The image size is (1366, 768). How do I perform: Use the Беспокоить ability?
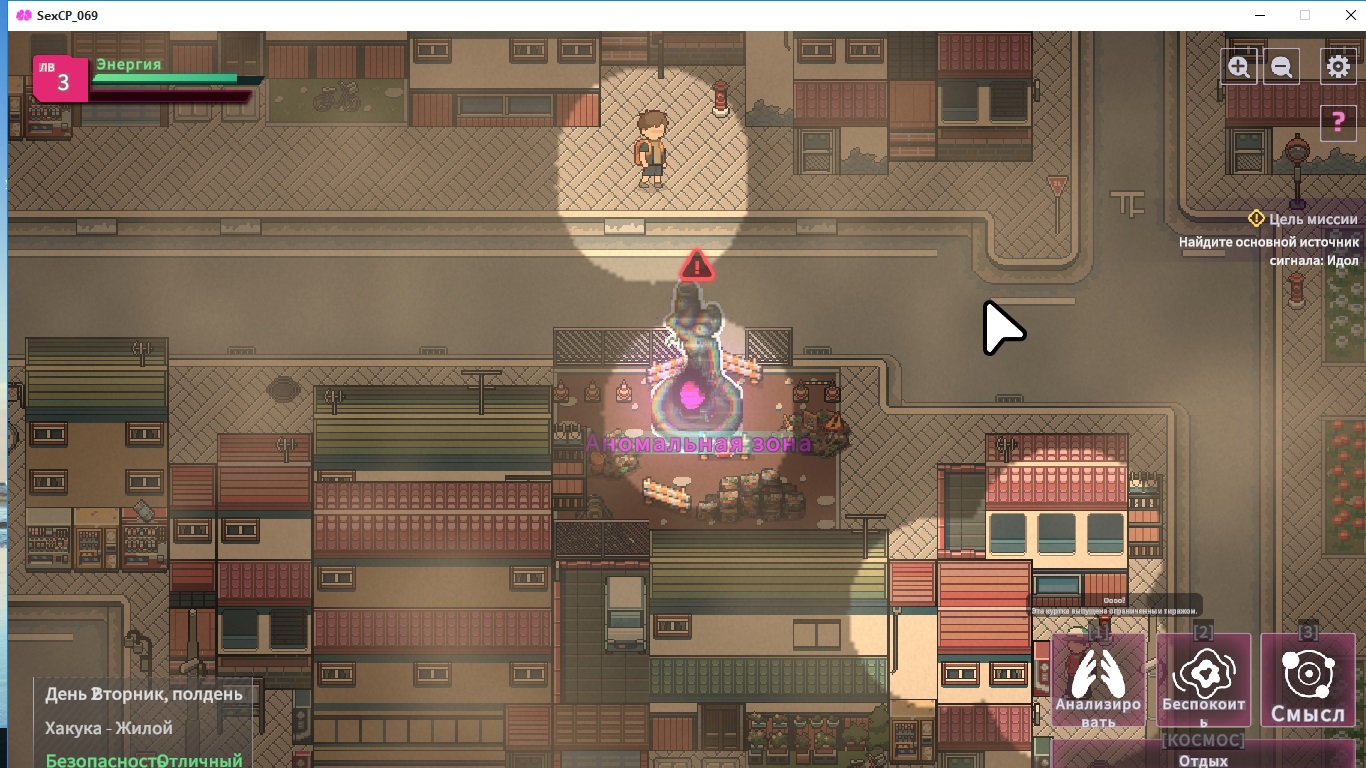point(1204,681)
